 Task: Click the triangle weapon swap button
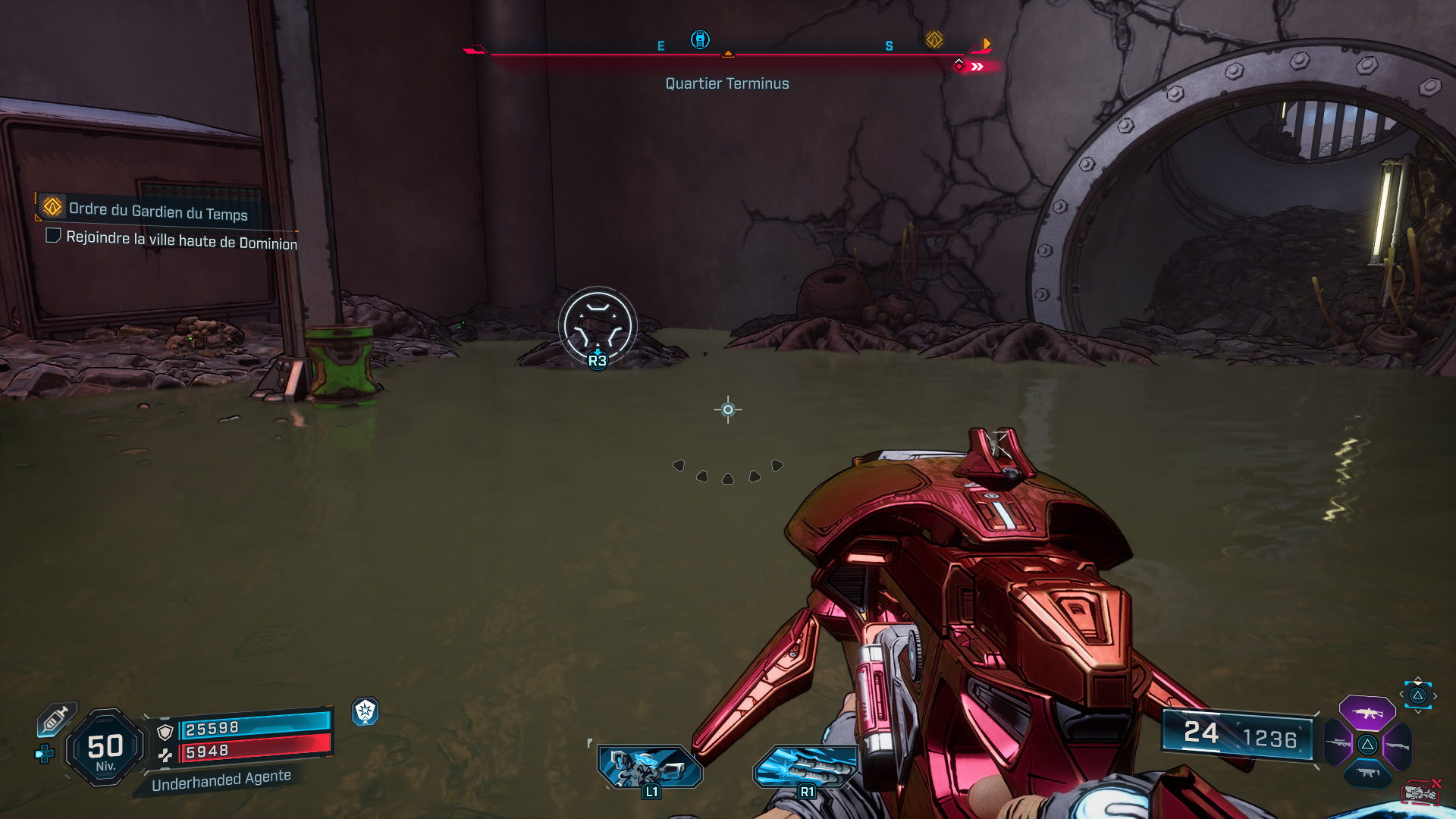1417,695
